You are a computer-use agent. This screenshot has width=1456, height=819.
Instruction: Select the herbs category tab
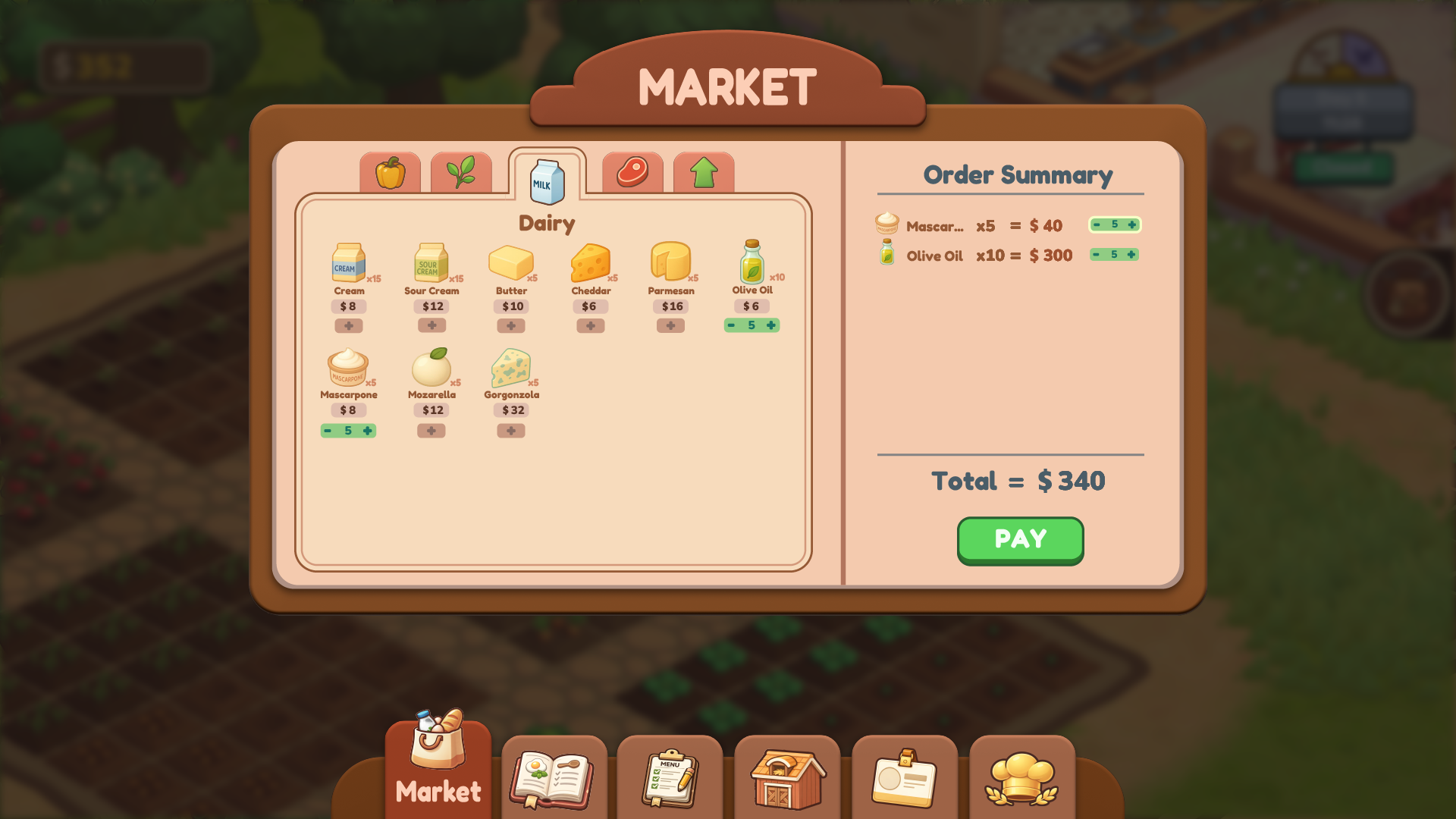click(462, 173)
